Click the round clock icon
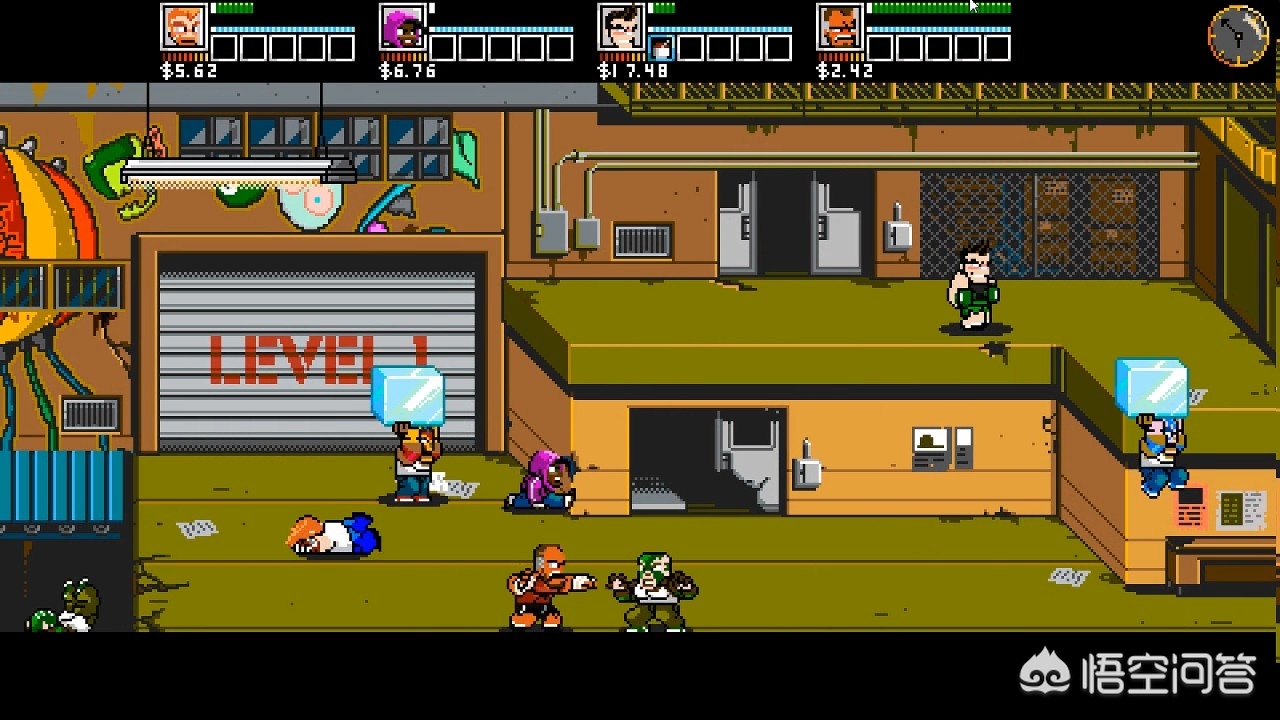Image resolution: width=1280 pixels, height=720 pixels. click(x=1238, y=36)
